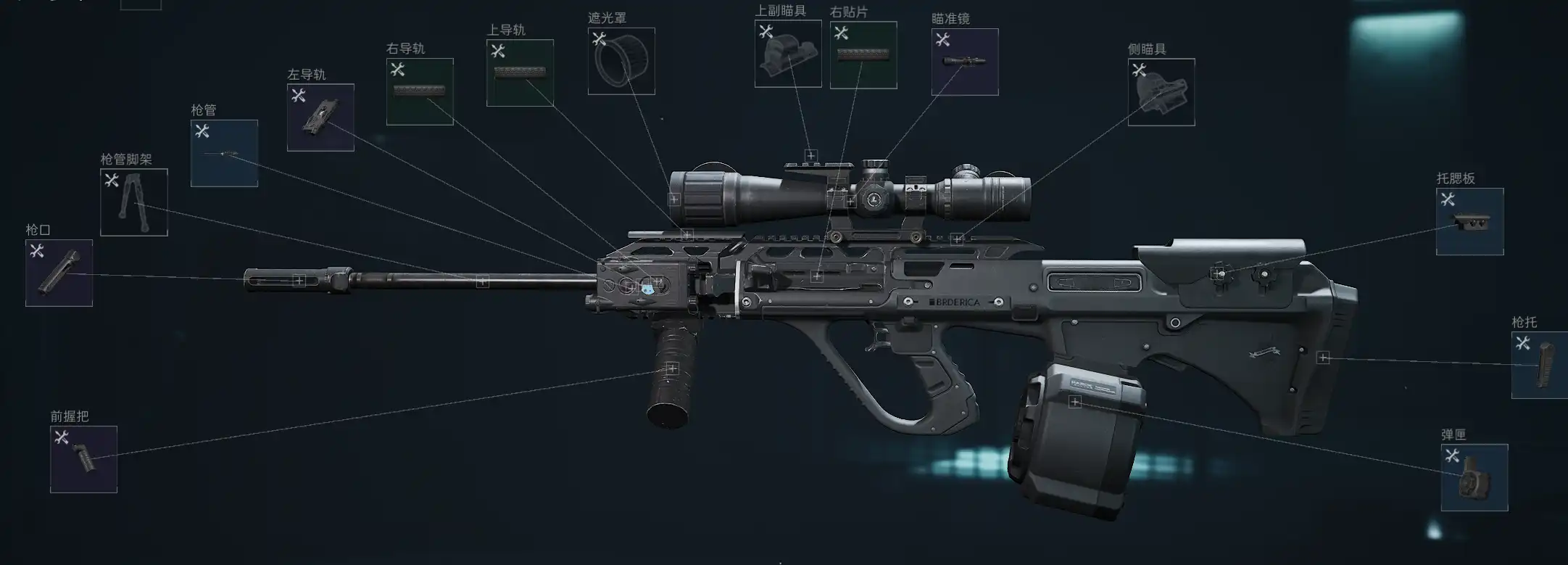This screenshot has height=565, width=1568.
Task: Choose the 右贴片 right patch slot
Action: (x=863, y=55)
